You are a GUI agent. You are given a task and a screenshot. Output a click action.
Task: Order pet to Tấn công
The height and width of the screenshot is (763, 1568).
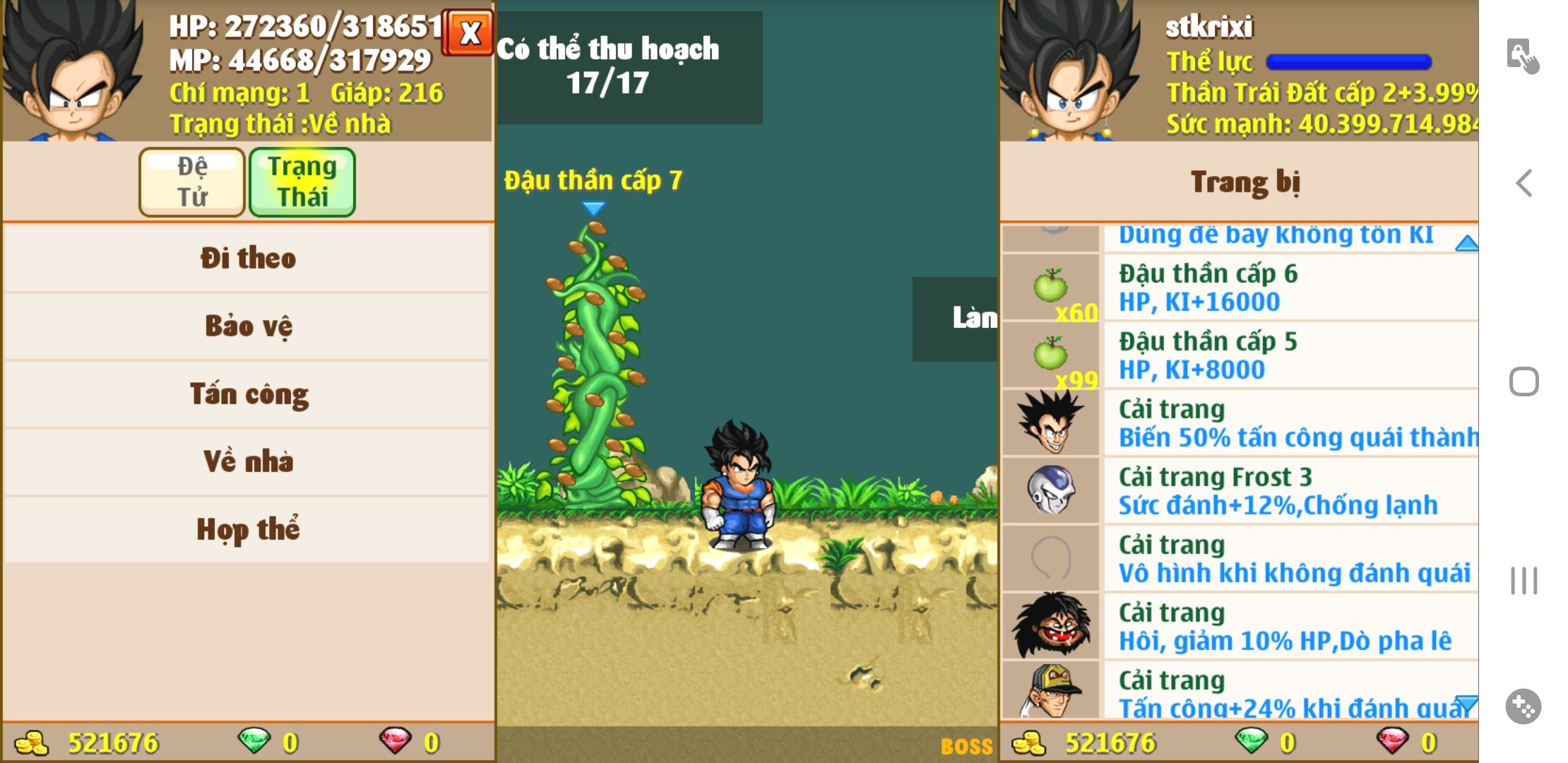tap(247, 394)
